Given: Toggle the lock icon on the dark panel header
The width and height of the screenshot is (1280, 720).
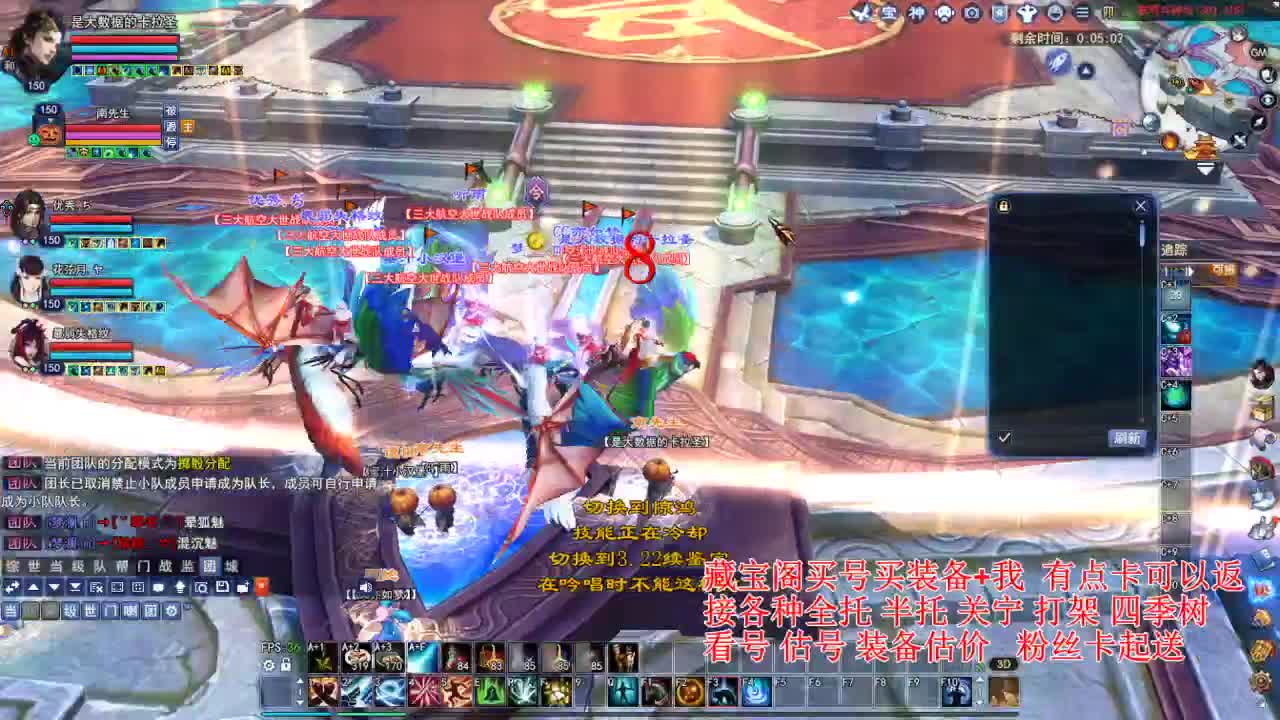Looking at the screenshot, I should (x=1003, y=205).
